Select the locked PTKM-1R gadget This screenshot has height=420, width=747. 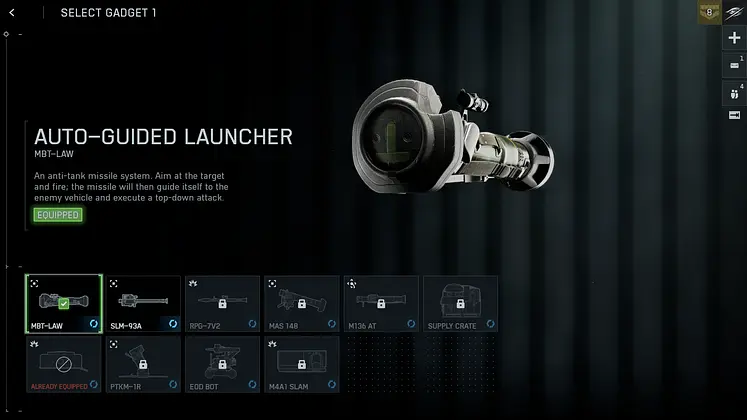tap(142, 363)
